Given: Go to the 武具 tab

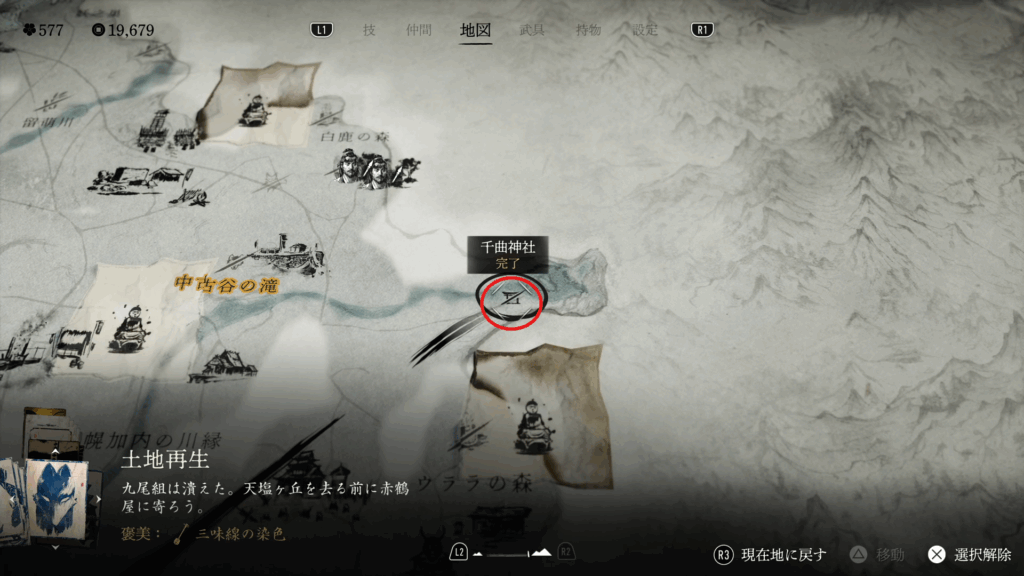Looking at the screenshot, I should coord(532,30).
